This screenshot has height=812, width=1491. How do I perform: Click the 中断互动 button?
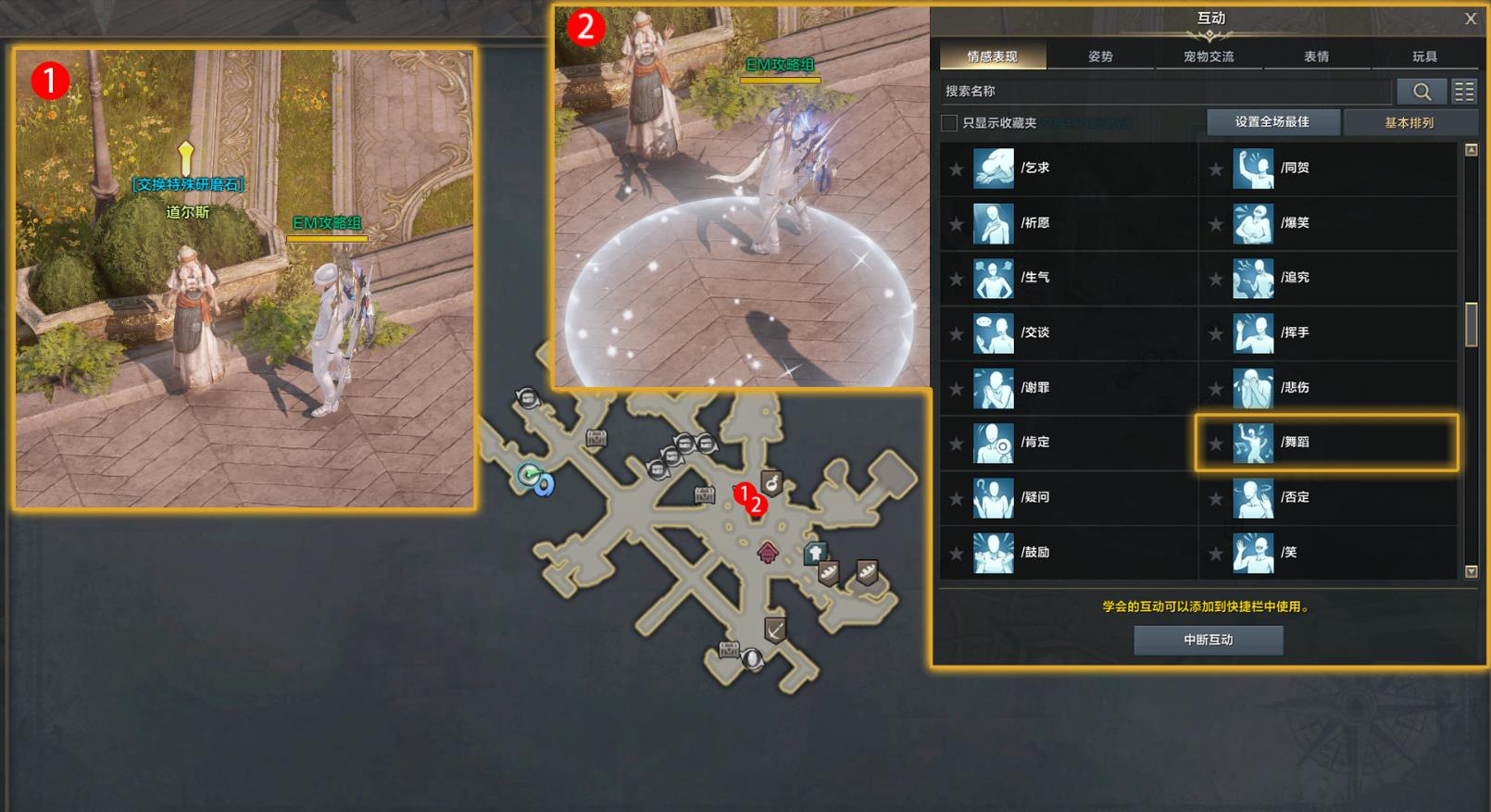click(x=1208, y=640)
